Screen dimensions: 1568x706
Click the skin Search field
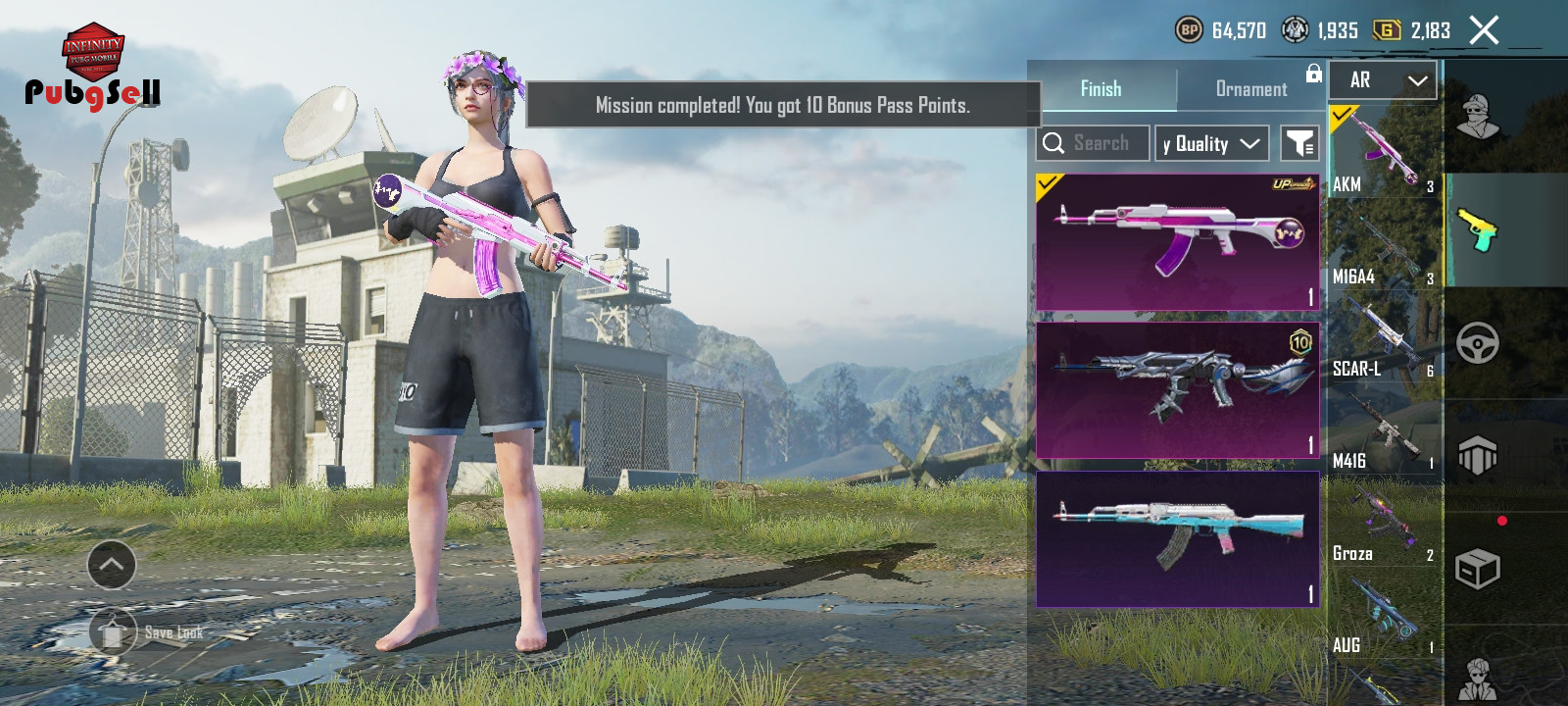click(x=1093, y=143)
